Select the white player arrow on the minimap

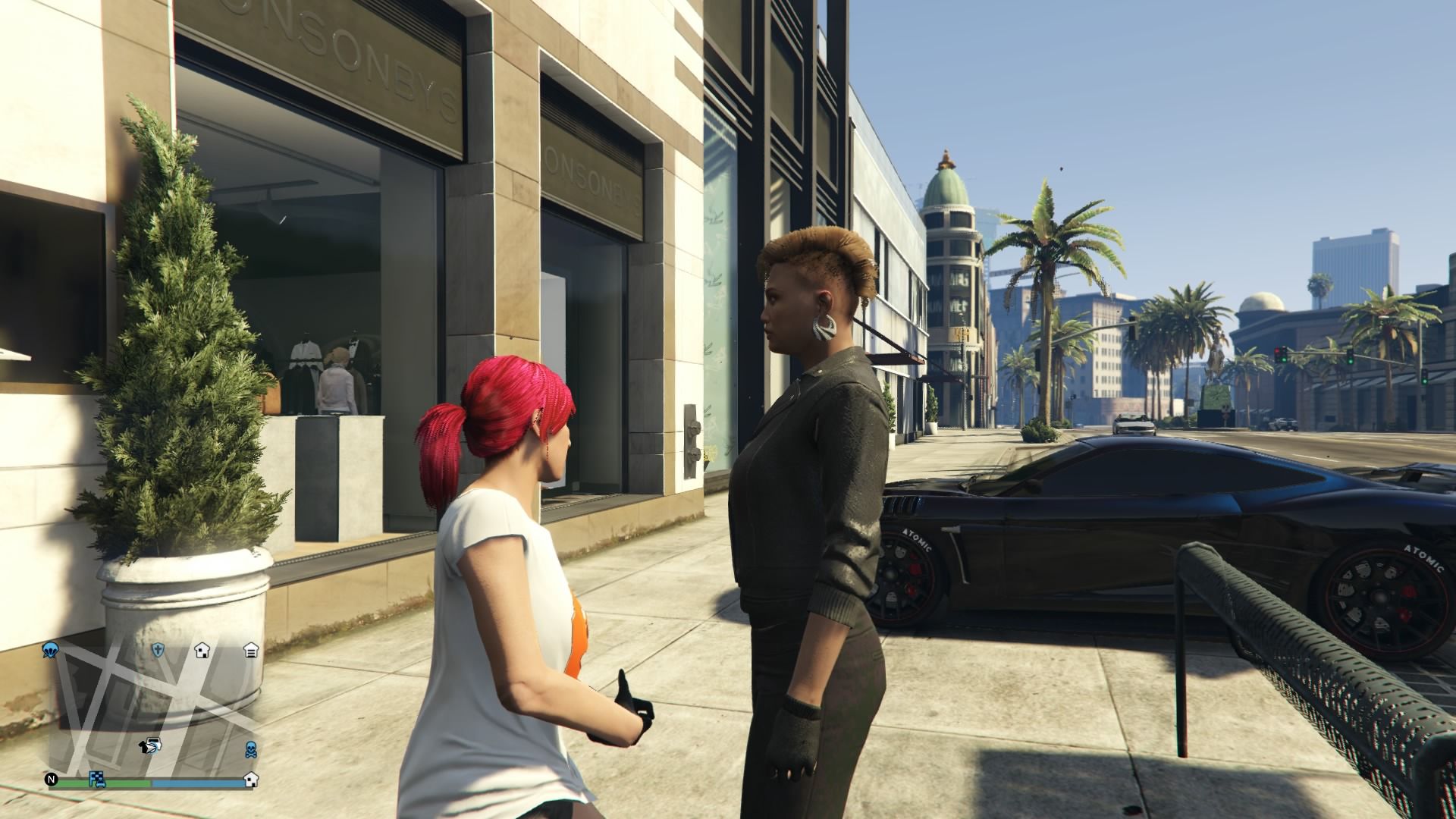[x=152, y=746]
